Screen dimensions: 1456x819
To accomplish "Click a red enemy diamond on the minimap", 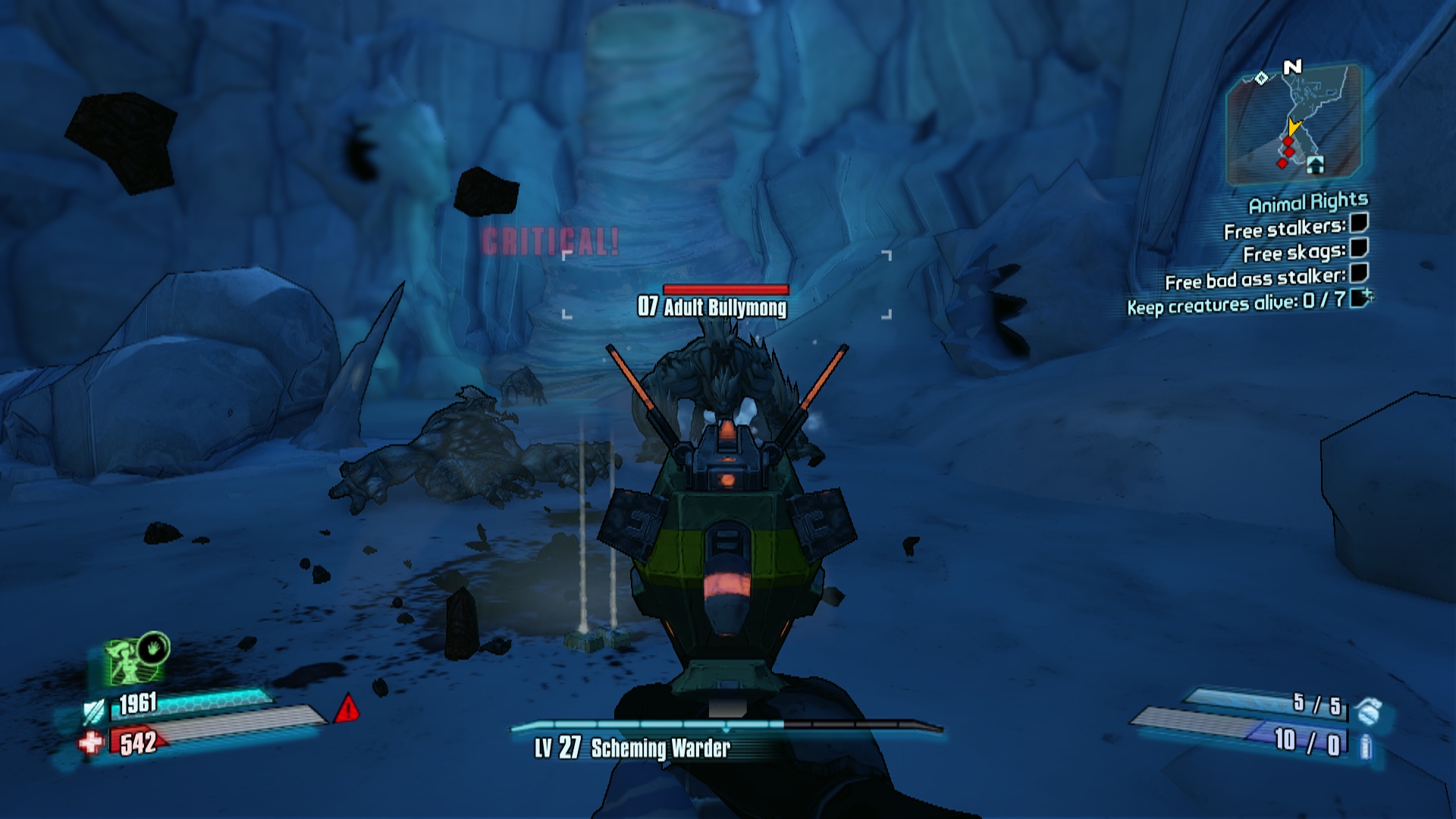I will [1288, 141].
